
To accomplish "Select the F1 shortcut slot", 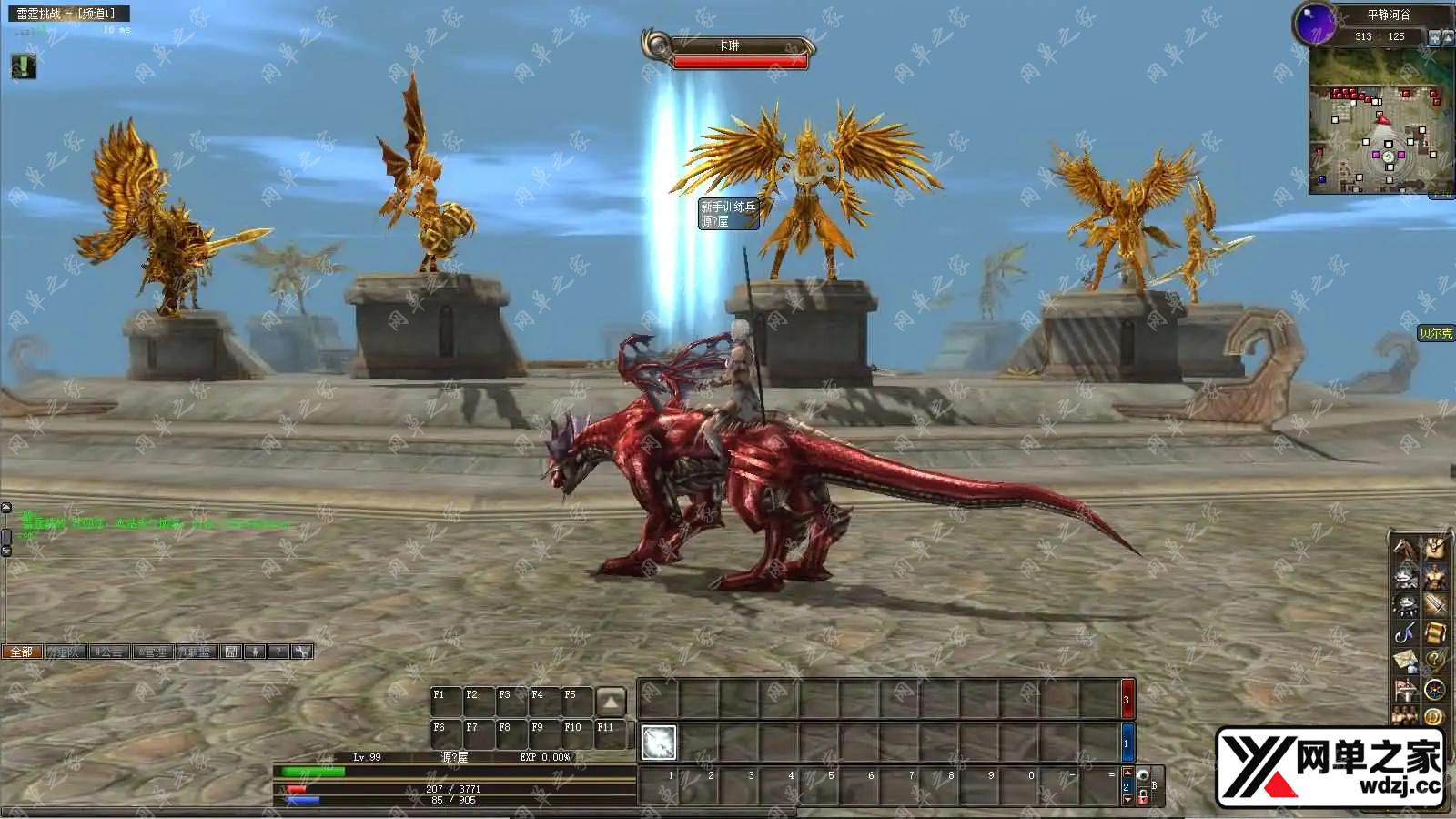I will pyautogui.click(x=445, y=702).
